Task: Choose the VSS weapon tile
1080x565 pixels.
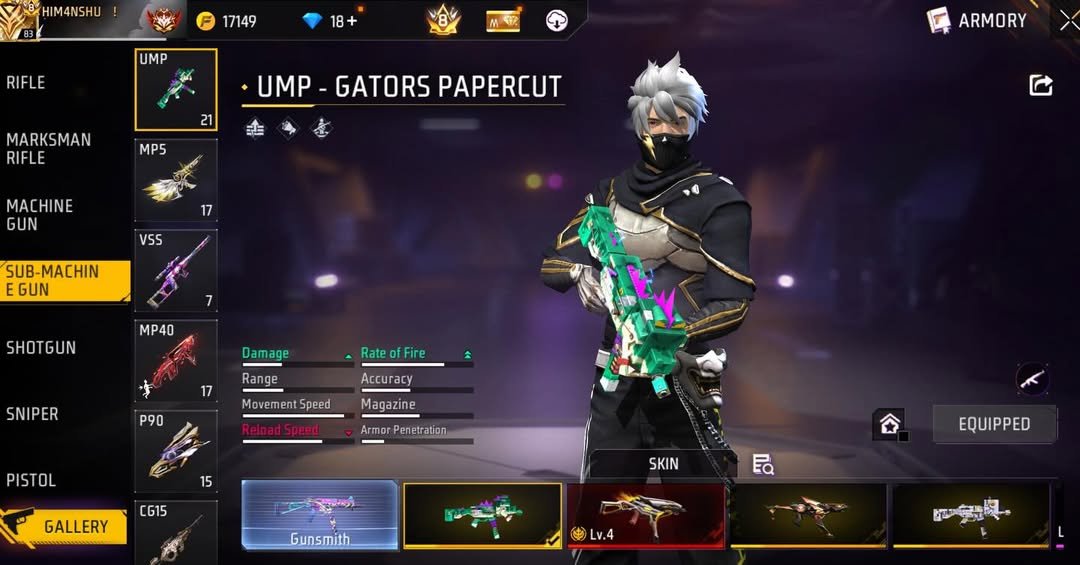Action: (x=176, y=271)
